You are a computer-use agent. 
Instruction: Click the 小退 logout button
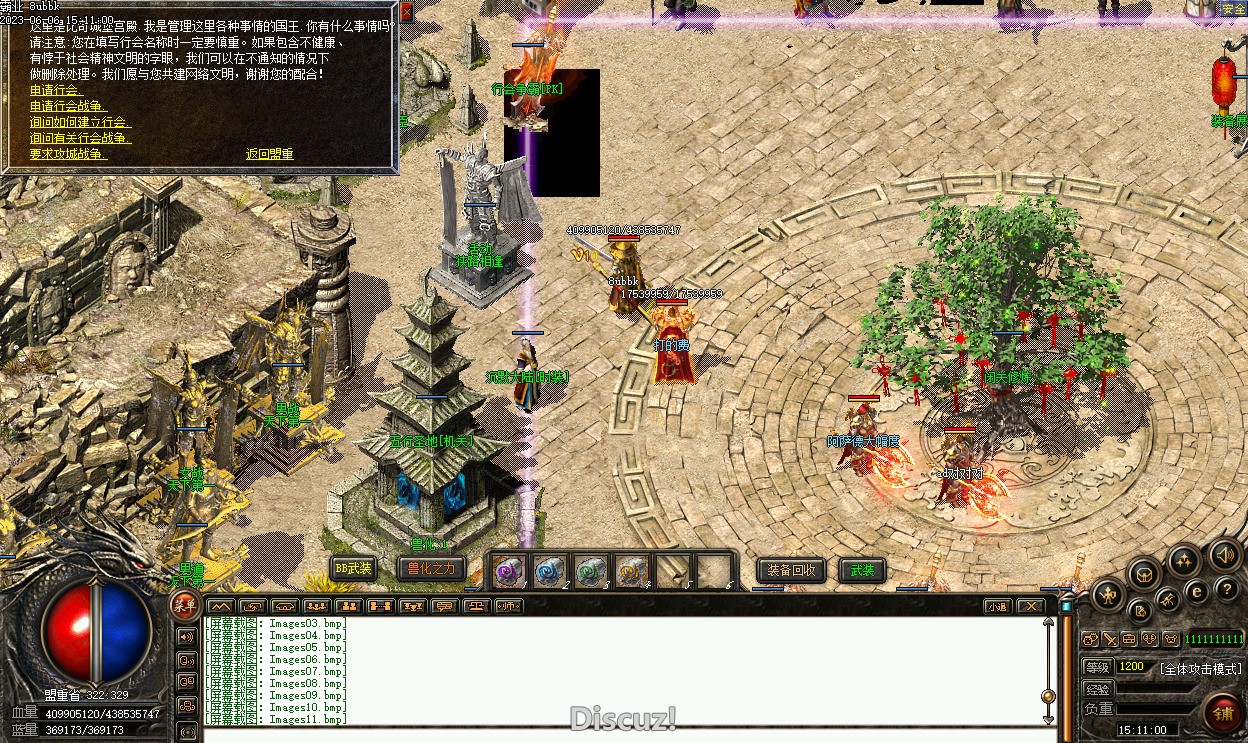[997, 606]
